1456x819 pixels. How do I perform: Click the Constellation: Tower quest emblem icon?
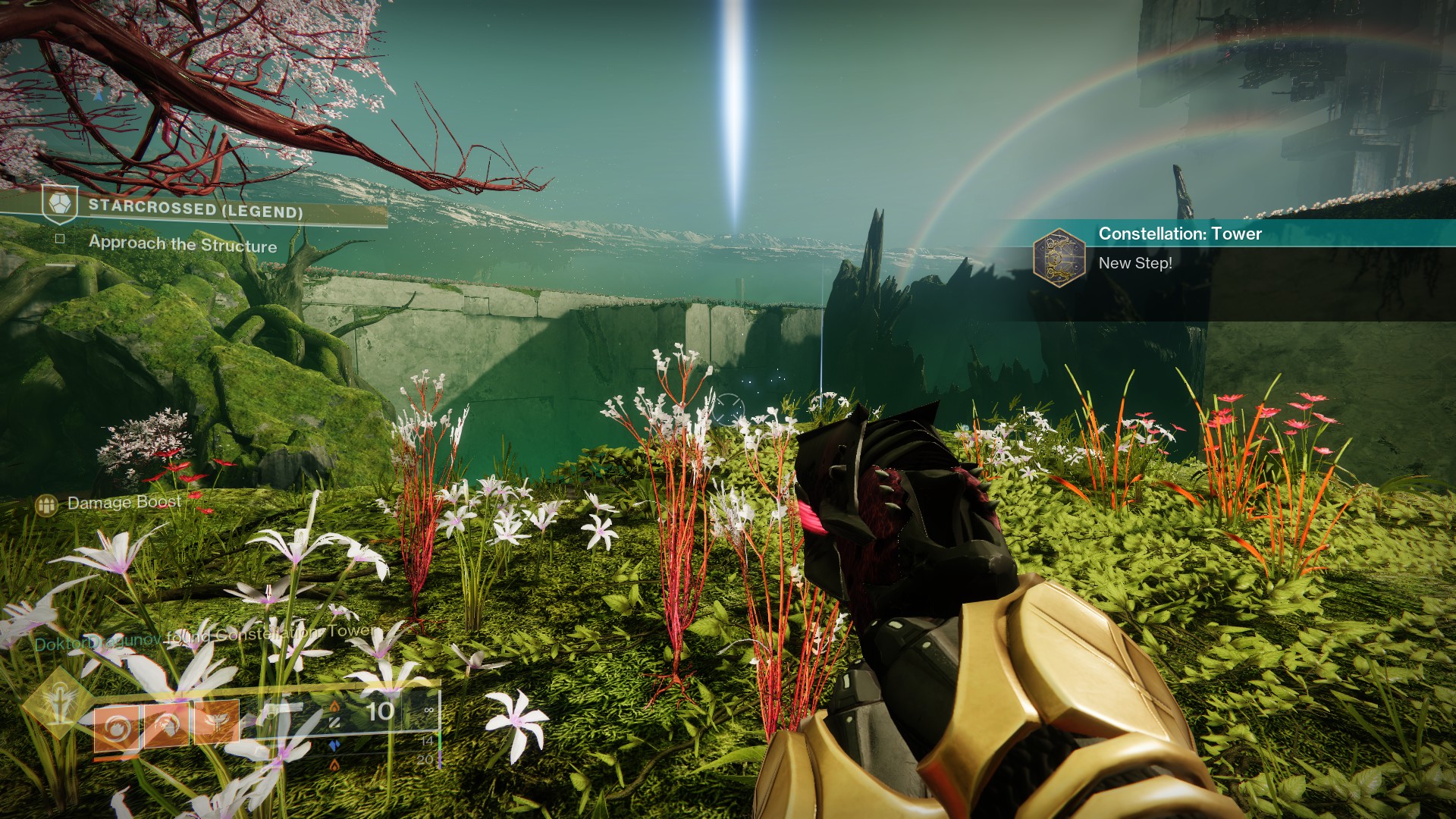[x=1059, y=257]
